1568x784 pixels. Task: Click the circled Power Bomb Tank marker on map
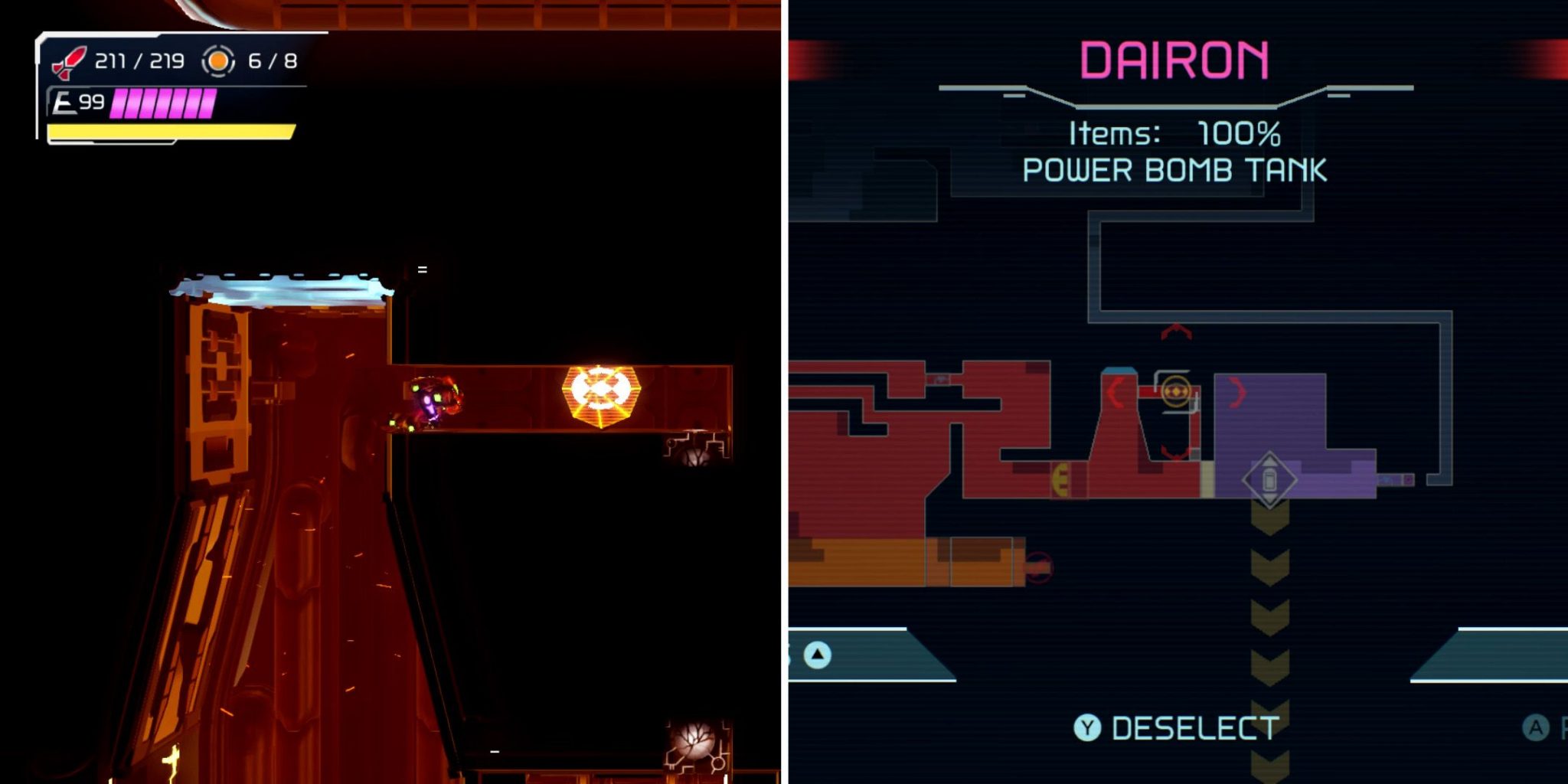(1176, 391)
